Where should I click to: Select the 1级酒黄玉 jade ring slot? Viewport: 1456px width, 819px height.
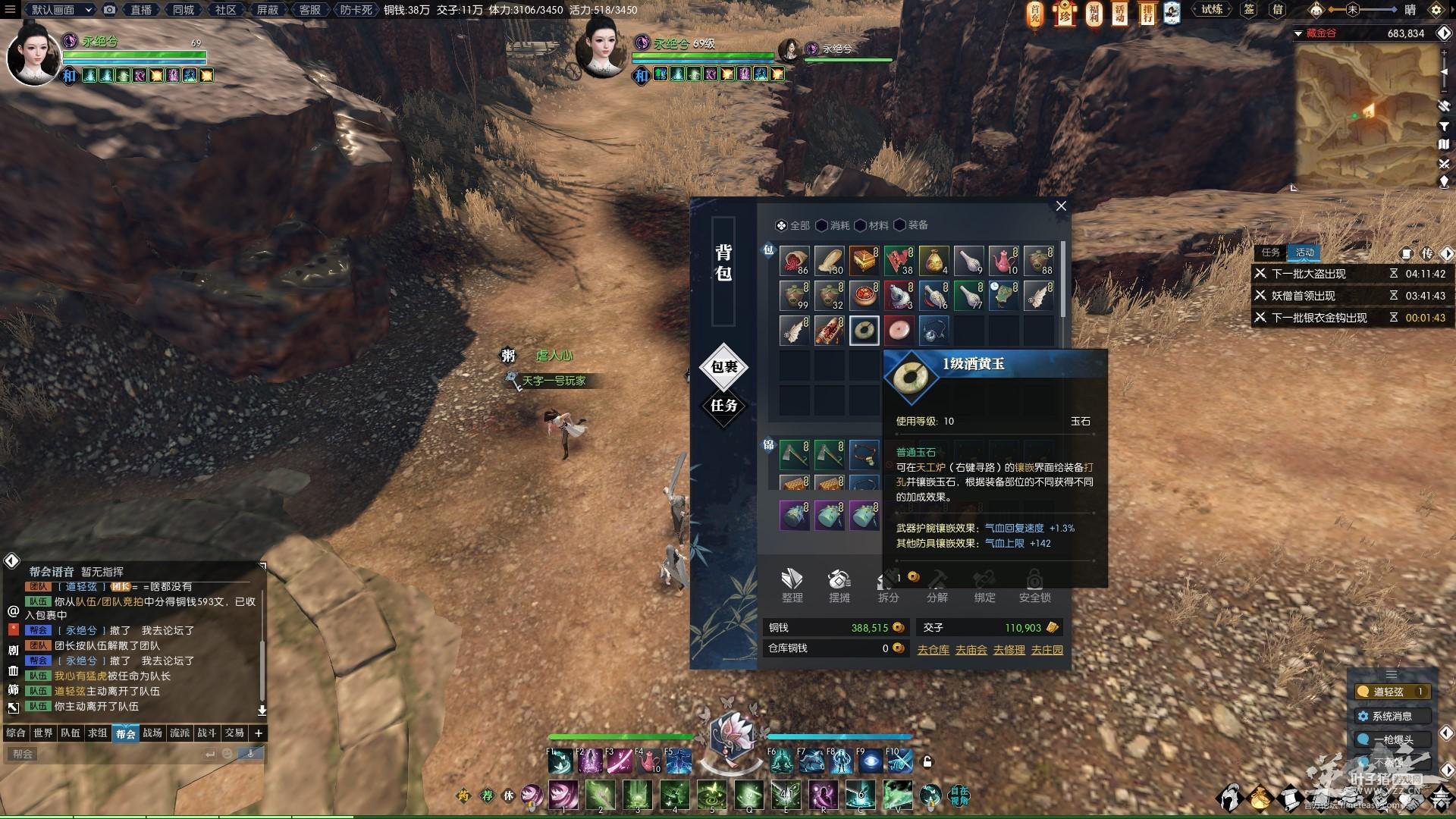[864, 331]
